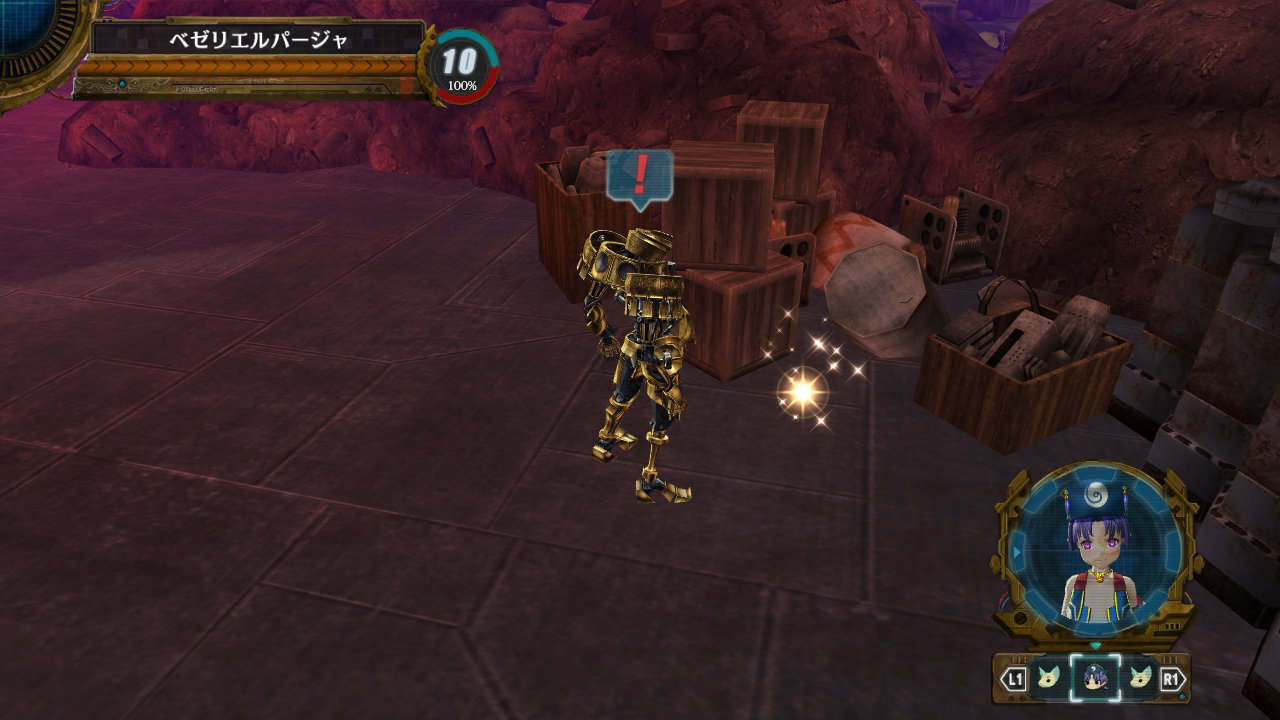1280x720 pixels.
Task: Choose the fox-eared character icon beside L1
Action: [x=1047, y=679]
